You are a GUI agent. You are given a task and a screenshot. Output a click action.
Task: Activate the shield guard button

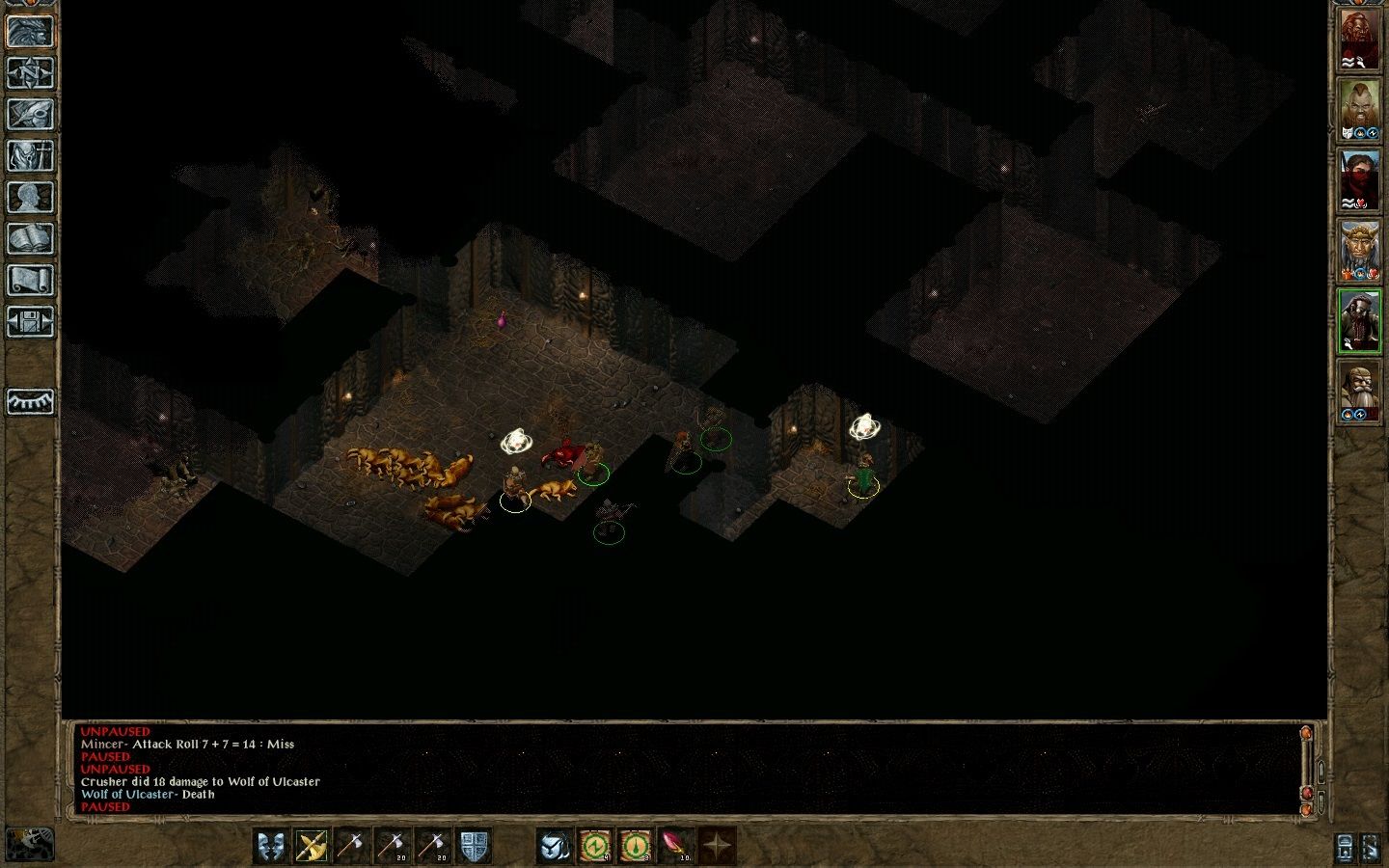474,846
